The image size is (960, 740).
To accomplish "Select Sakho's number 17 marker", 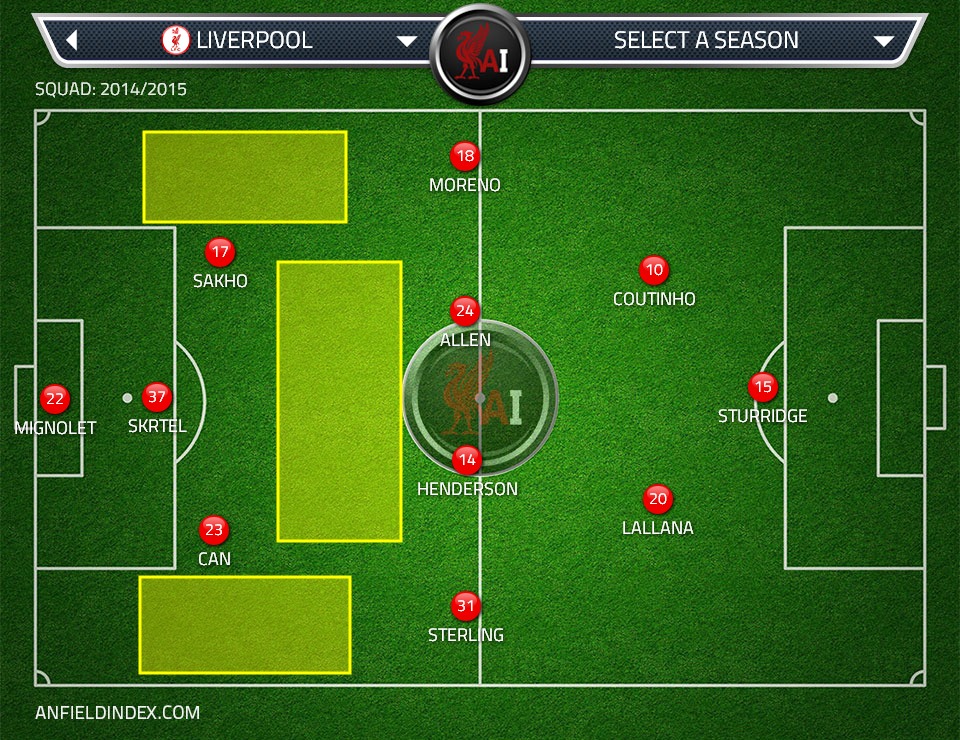I will (219, 252).
